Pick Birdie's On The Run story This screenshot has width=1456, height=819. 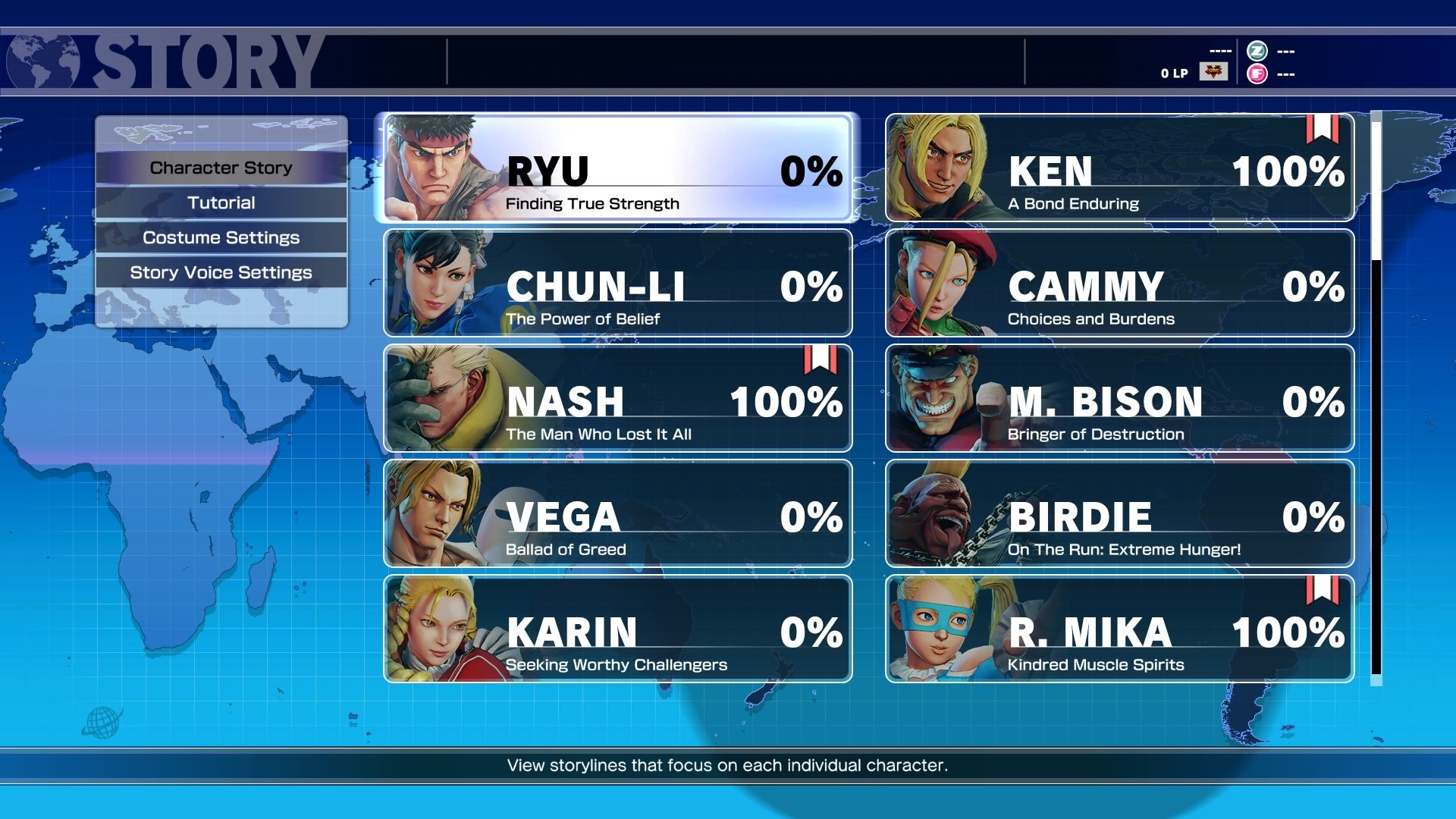tap(1119, 513)
